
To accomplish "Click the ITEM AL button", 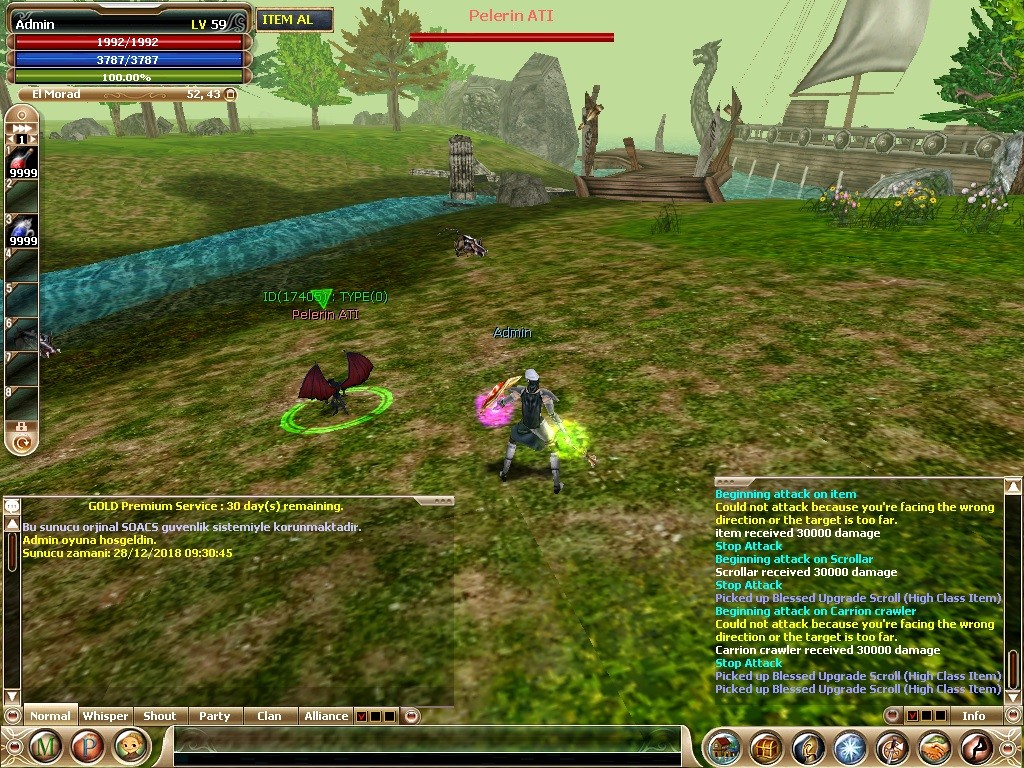I will [x=294, y=20].
